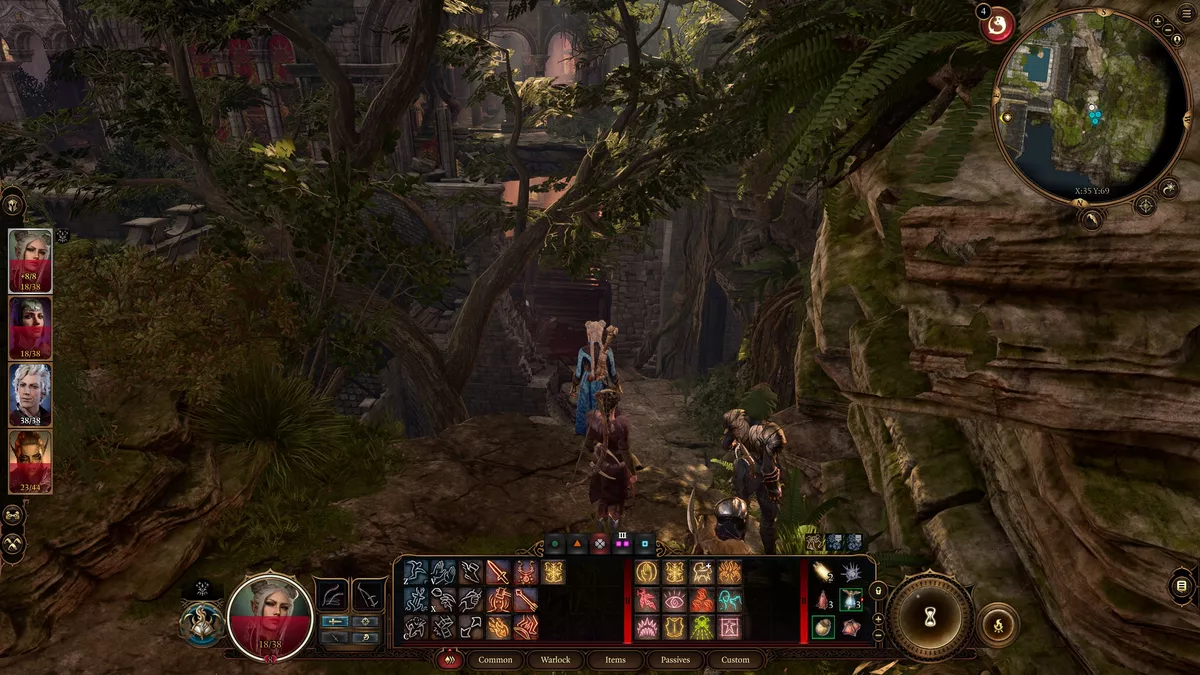The height and width of the screenshot is (675, 1200).
Task: Toggle the group chain button below portraits
Action: click(14, 515)
